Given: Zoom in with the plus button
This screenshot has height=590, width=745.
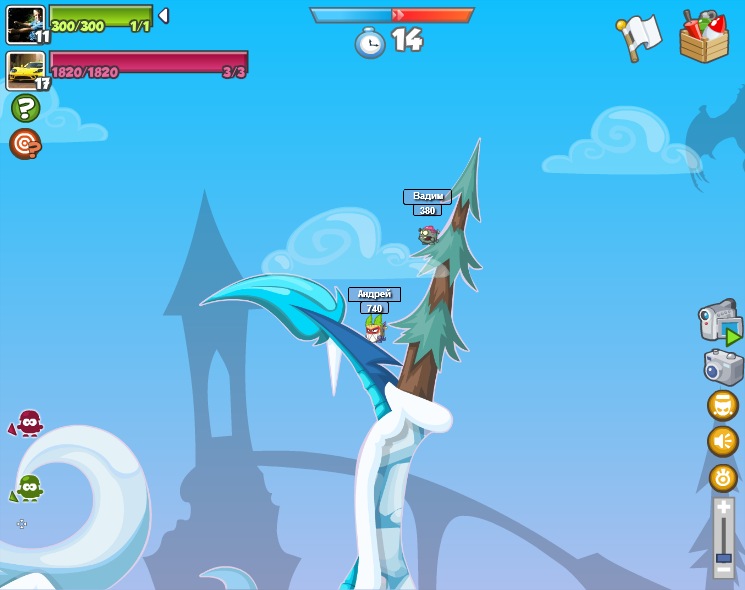Looking at the screenshot, I should [x=723, y=509].
